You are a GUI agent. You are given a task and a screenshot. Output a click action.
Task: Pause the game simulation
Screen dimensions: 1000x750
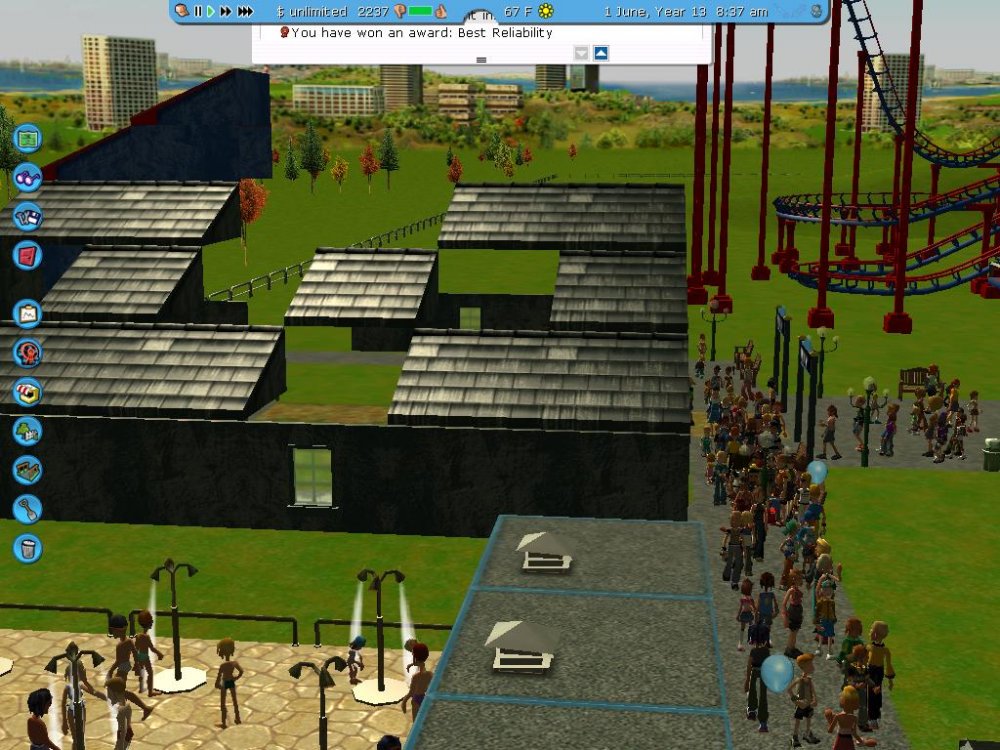tap(198, 11)
